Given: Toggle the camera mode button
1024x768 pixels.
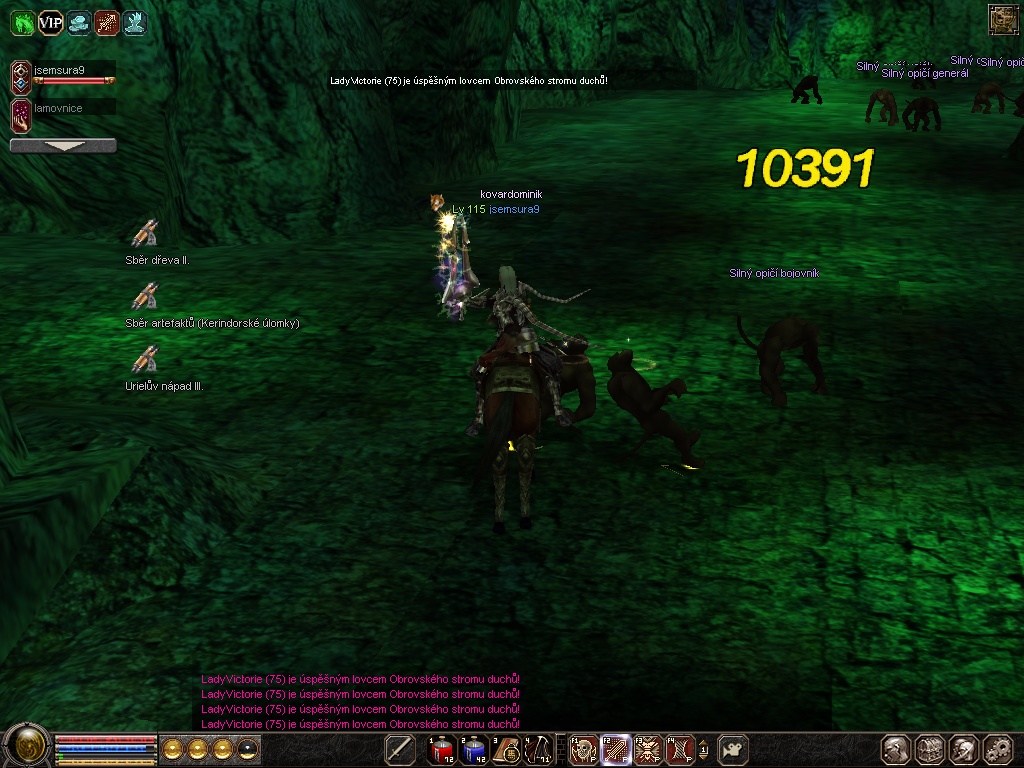Looking at the screenshot, I should pyautogui.click(x=735, y=749).
